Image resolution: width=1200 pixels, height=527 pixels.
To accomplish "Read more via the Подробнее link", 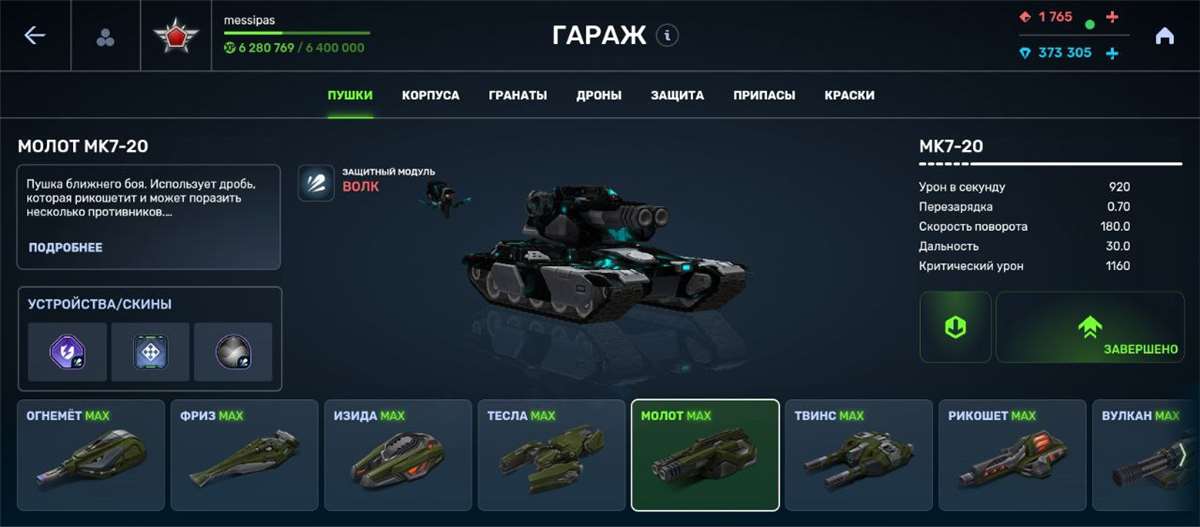I will [x=66, y=247].
